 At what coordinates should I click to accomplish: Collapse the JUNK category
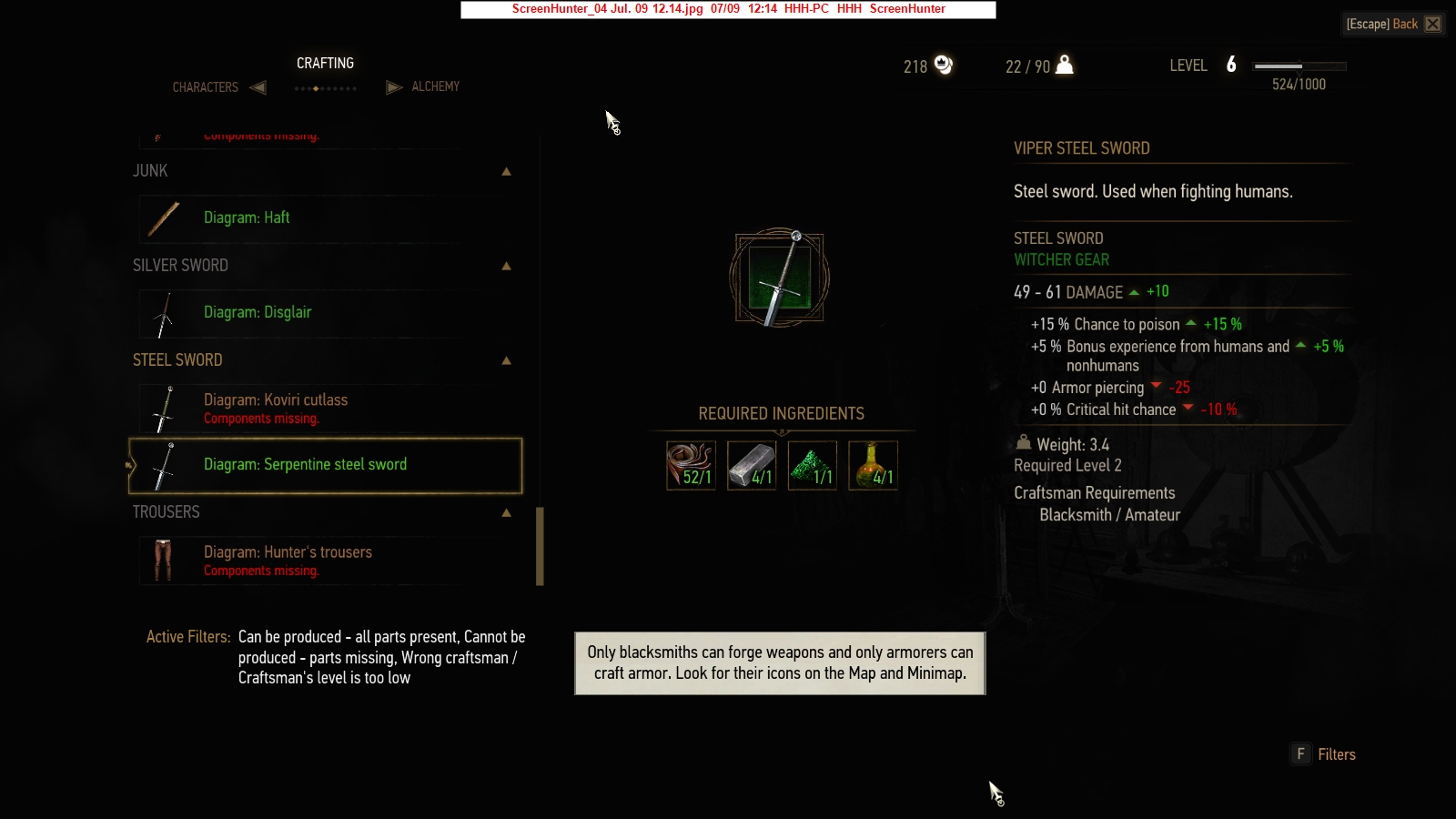[x=506, y=171]
